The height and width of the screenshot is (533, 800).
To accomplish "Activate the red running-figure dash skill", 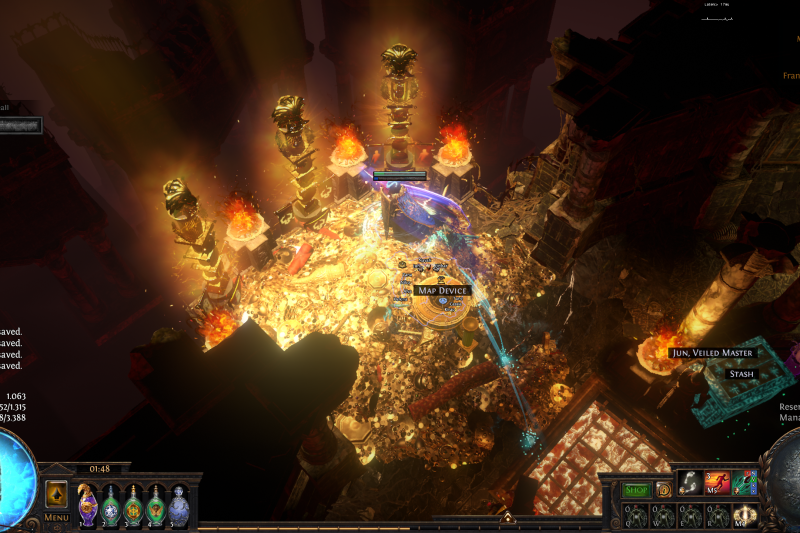I will click(716, 483).
